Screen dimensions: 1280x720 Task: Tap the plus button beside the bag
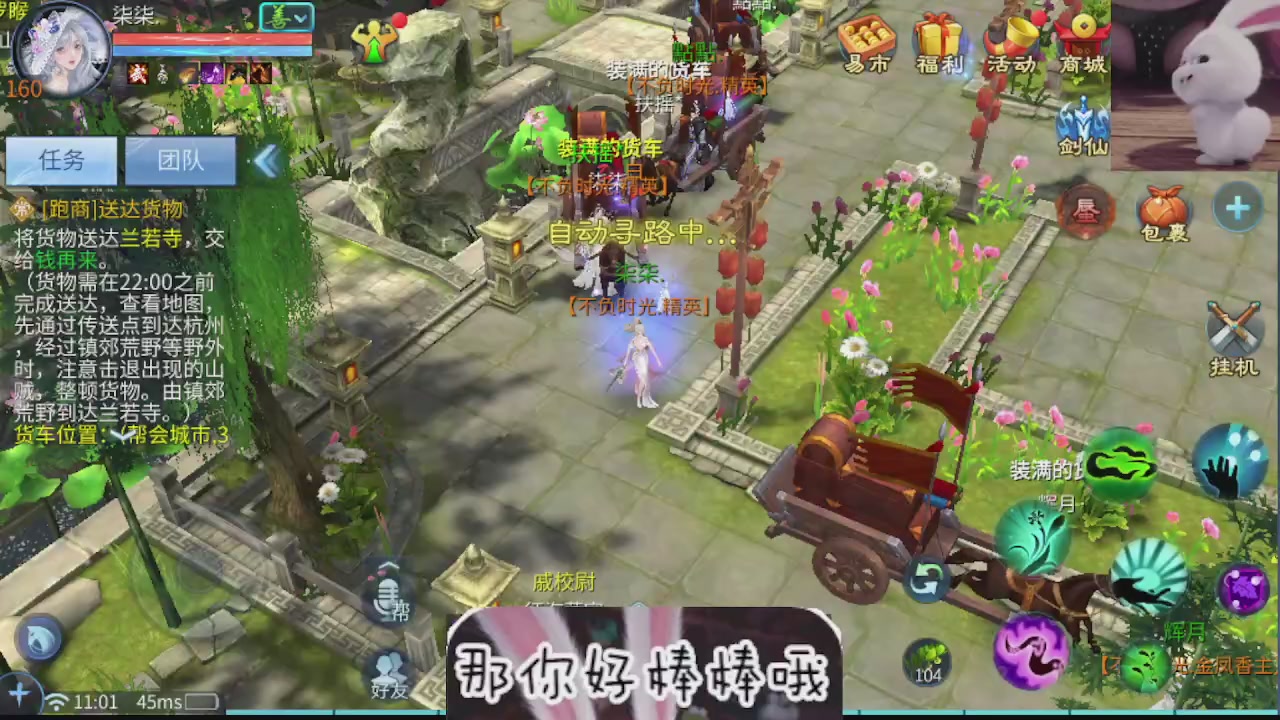click(1238, 208)
